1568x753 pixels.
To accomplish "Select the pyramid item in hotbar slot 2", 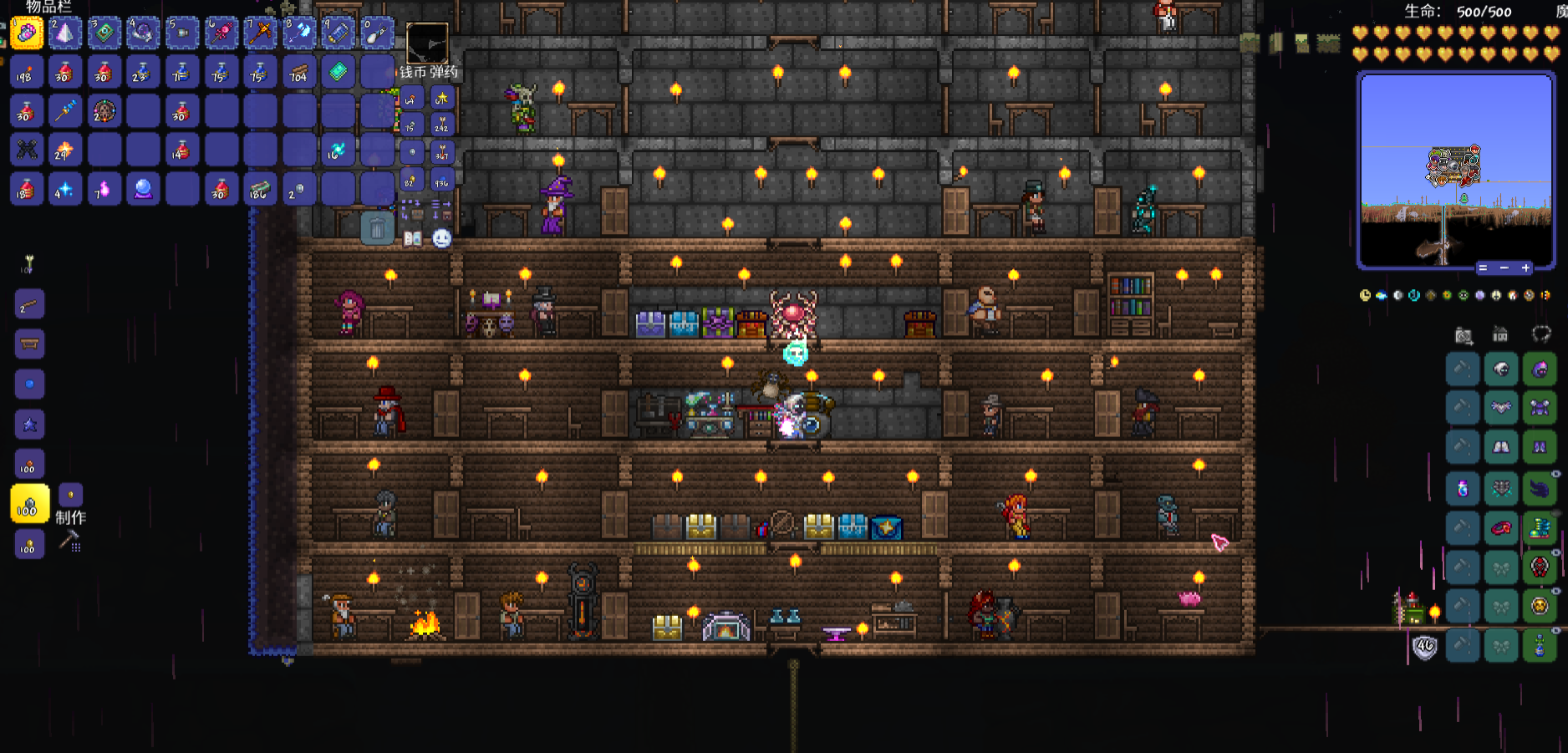I will (x=64, y=33).
